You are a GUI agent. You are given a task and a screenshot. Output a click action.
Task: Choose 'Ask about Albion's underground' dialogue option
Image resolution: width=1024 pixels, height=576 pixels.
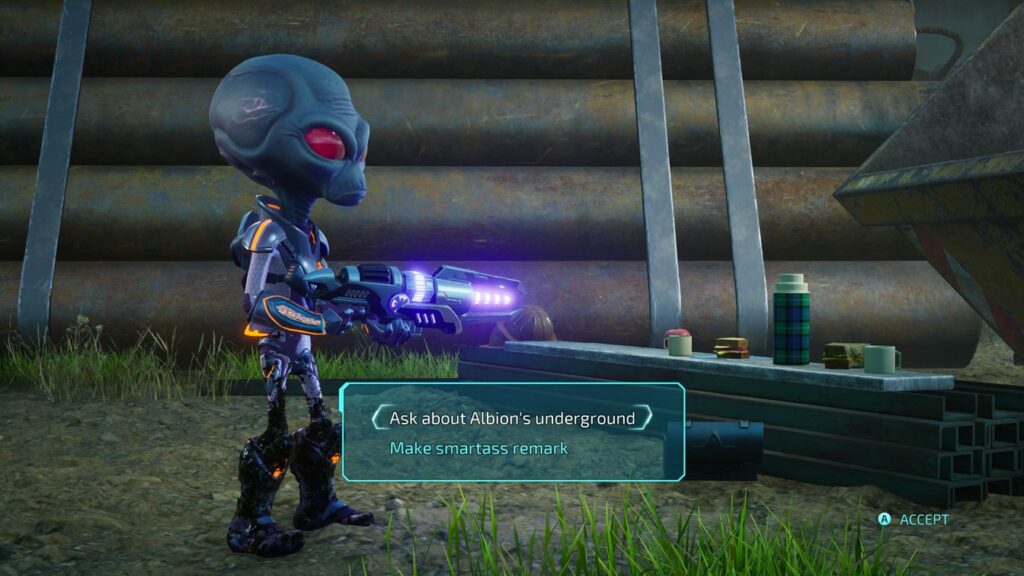(512, 418)
